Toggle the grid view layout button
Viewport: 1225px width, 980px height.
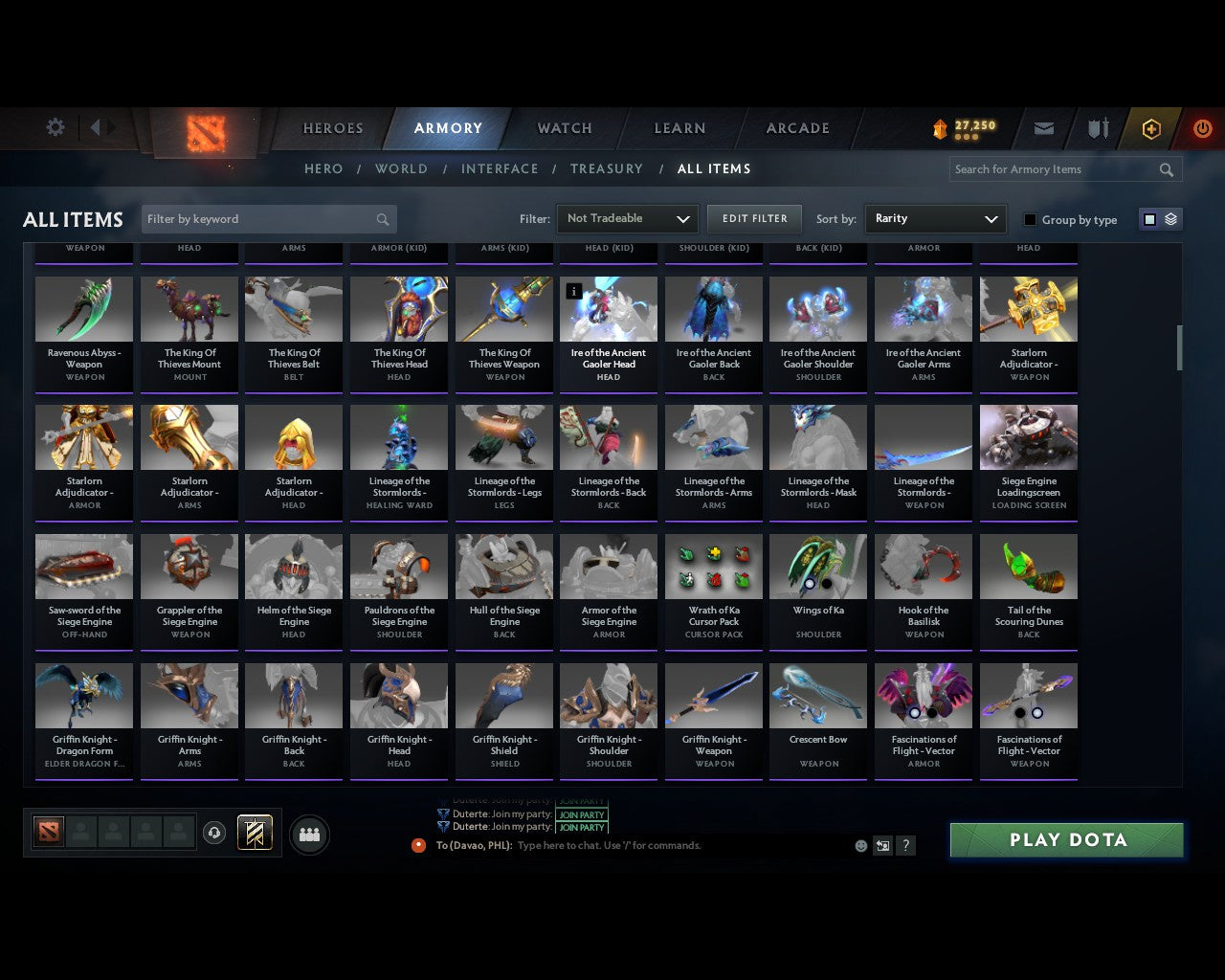tap(1148, 218)
